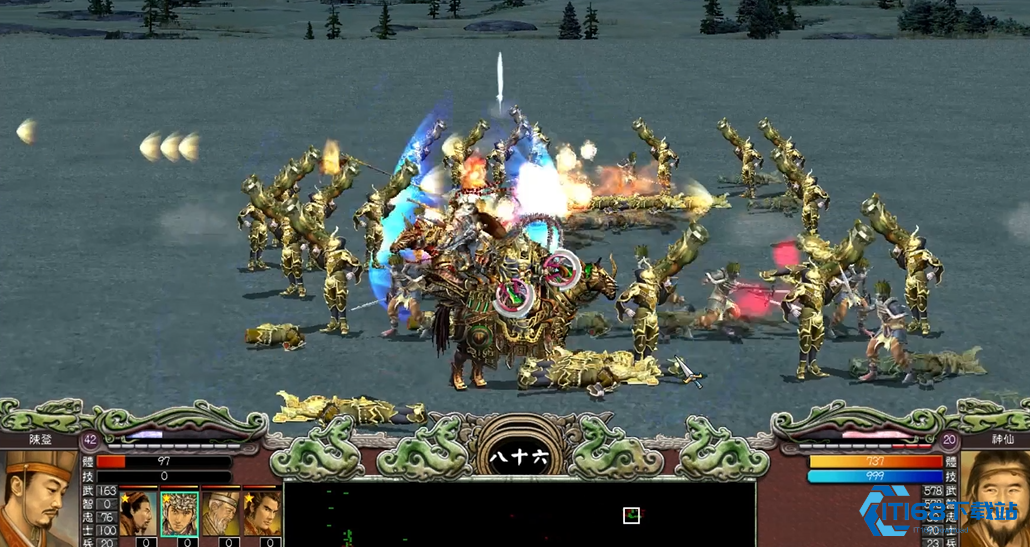Click Chen Deng's commander portrait
This screenshot has width=1030, height=547.
pyautogui.click(x=40, y=500)
